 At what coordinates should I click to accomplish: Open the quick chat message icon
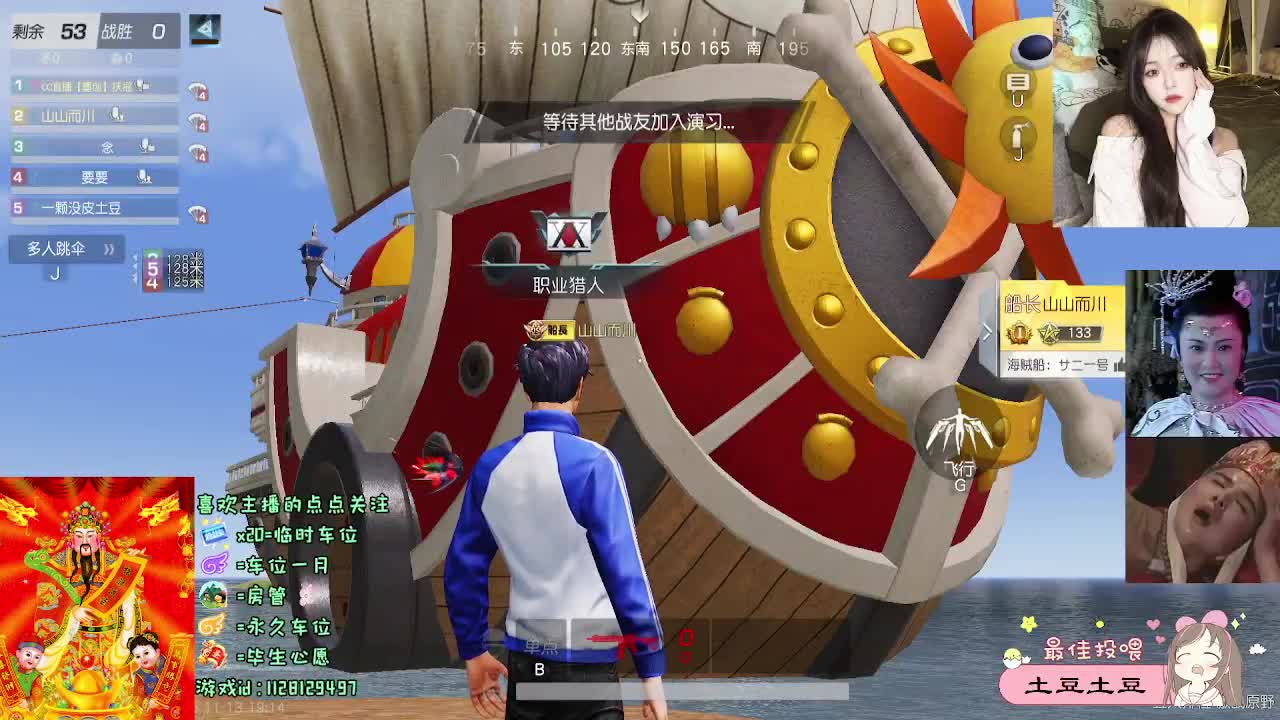point(1018,82)
